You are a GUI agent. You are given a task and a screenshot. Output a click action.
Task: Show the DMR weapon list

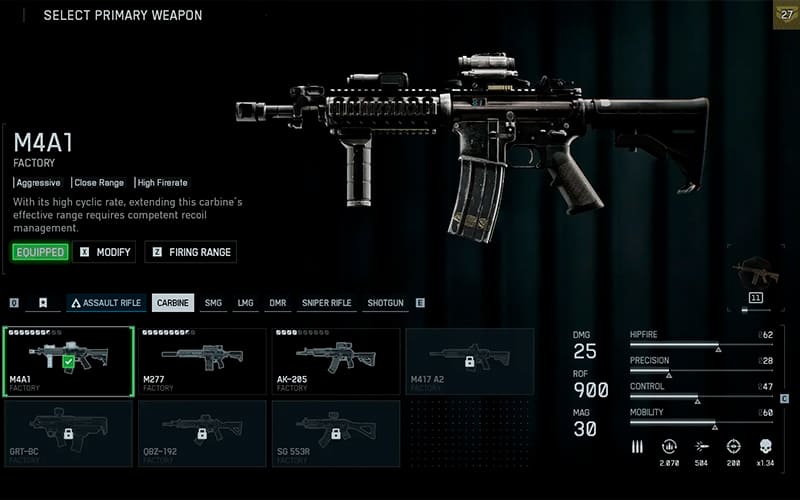point(277,303)
